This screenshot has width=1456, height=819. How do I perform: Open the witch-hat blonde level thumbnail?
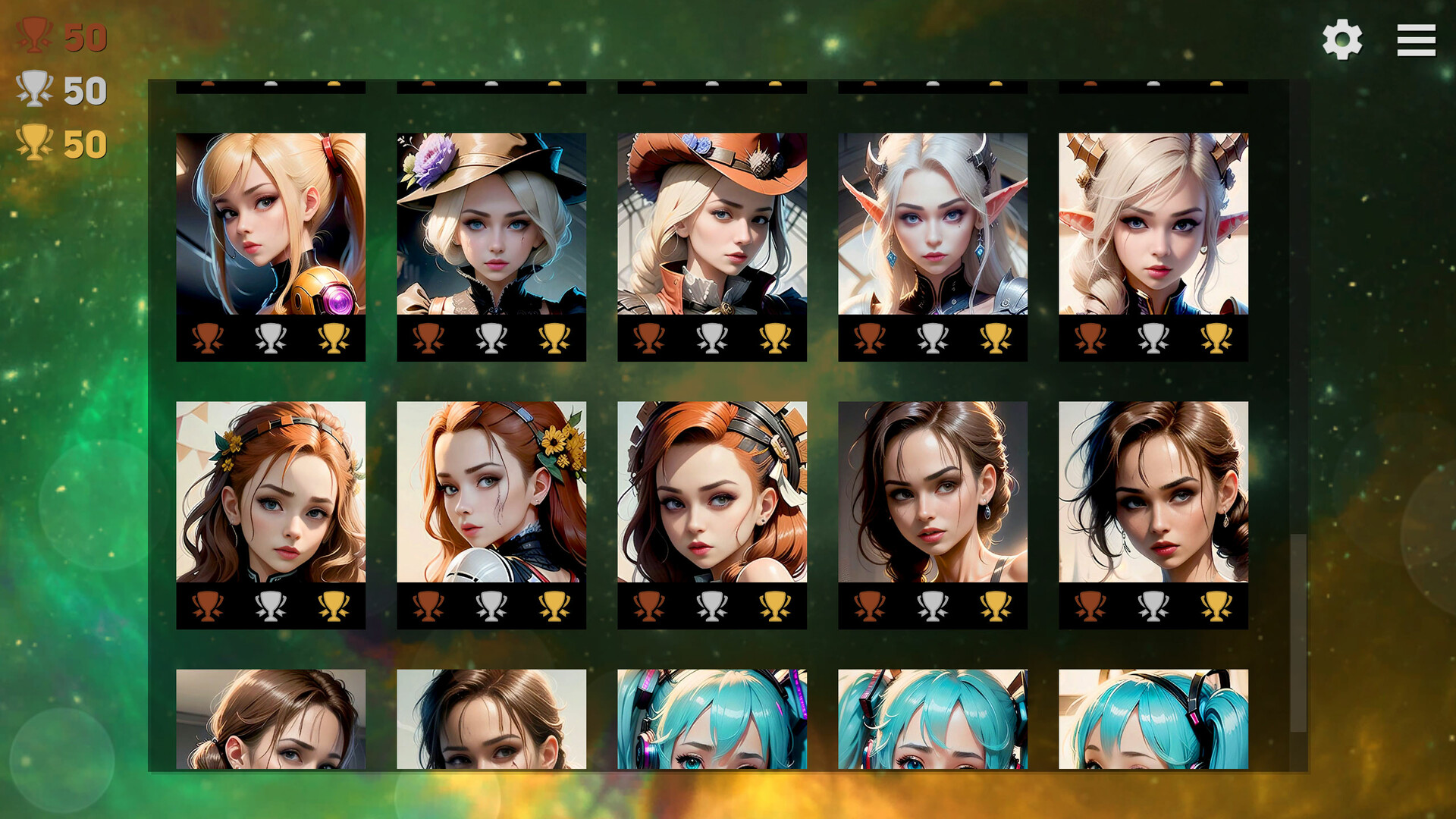pos(491,224)
